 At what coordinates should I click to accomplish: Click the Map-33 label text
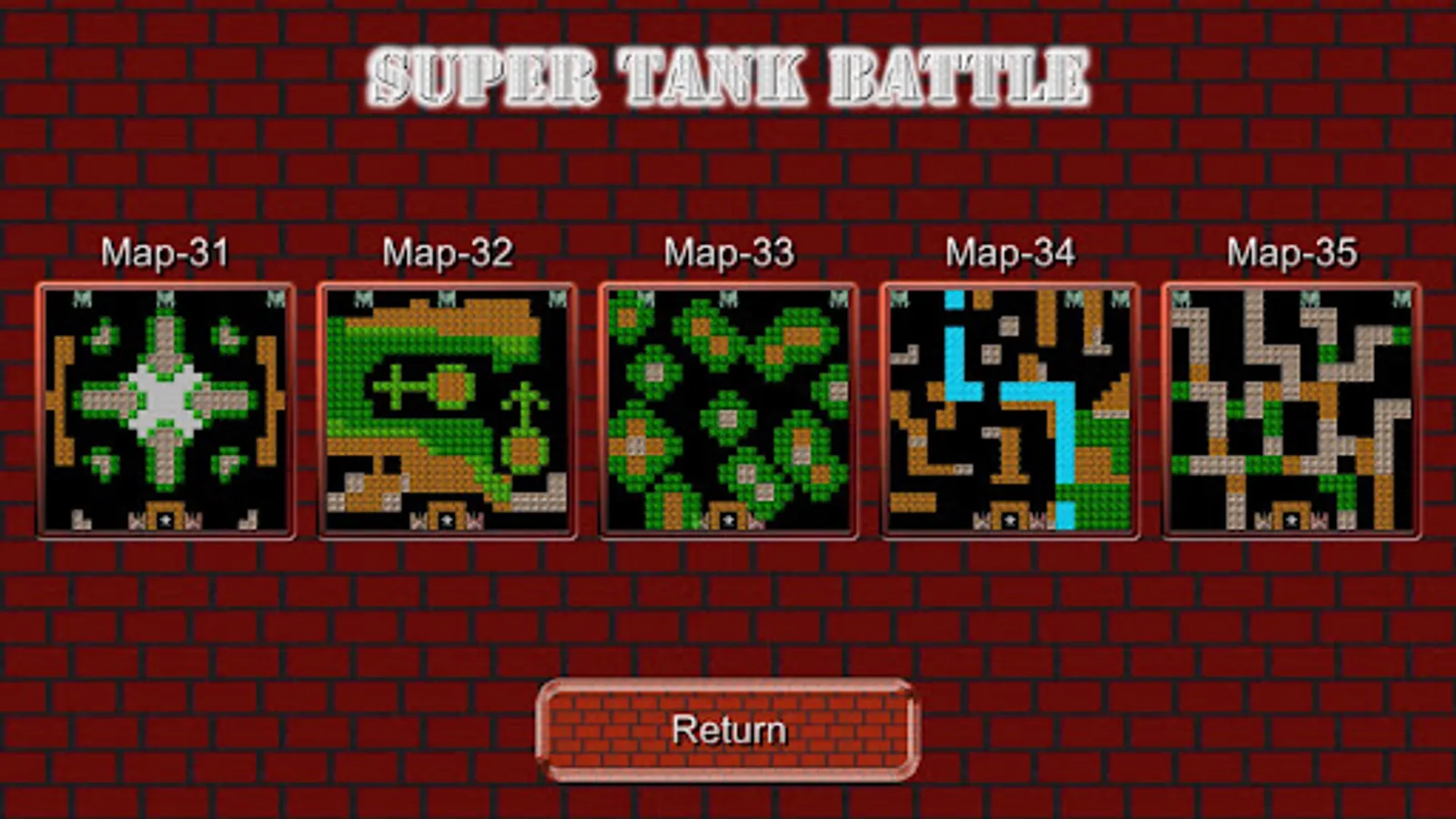click(x=730, y=253)
